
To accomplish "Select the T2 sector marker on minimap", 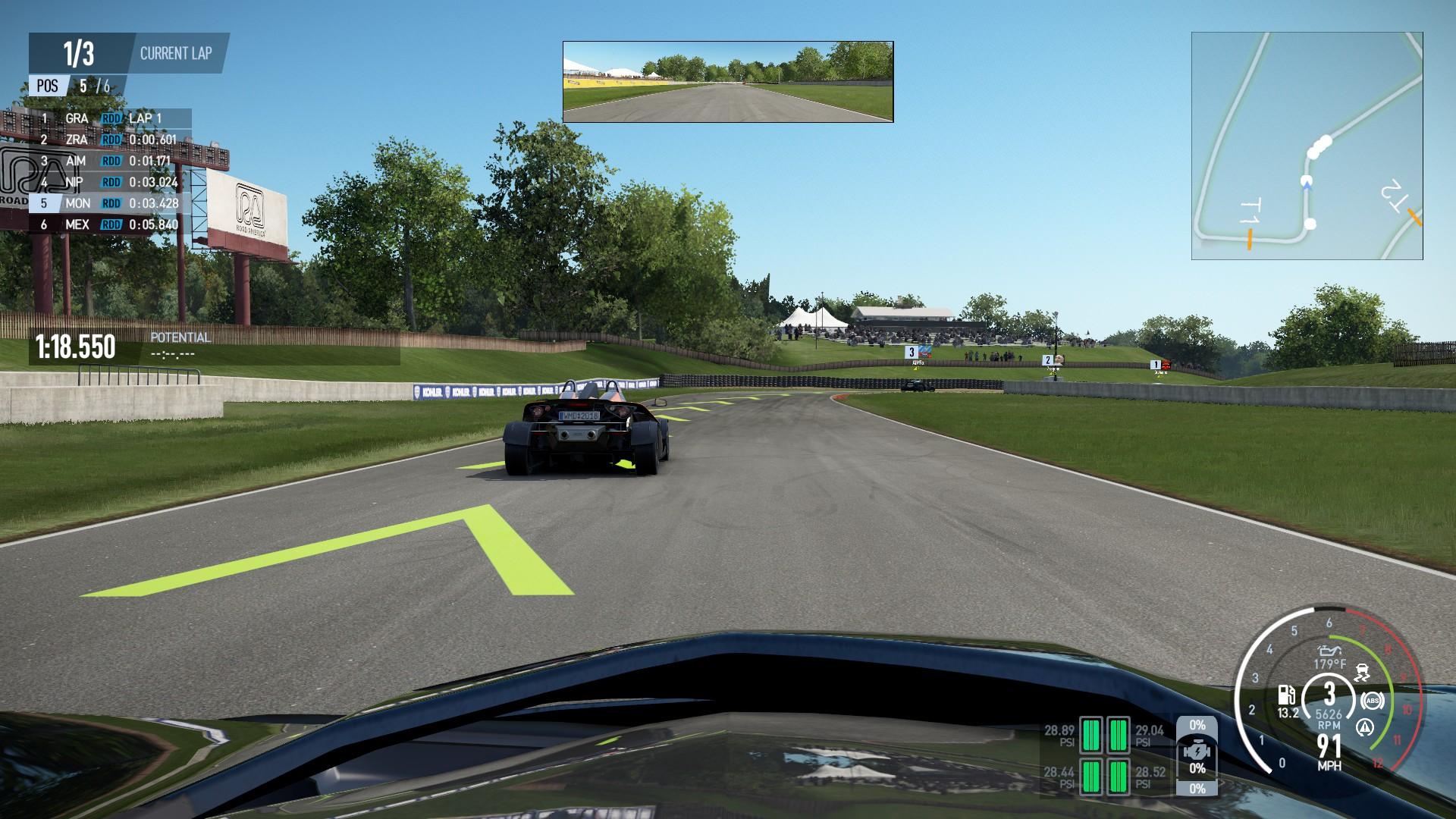I will click(1414, 218).
